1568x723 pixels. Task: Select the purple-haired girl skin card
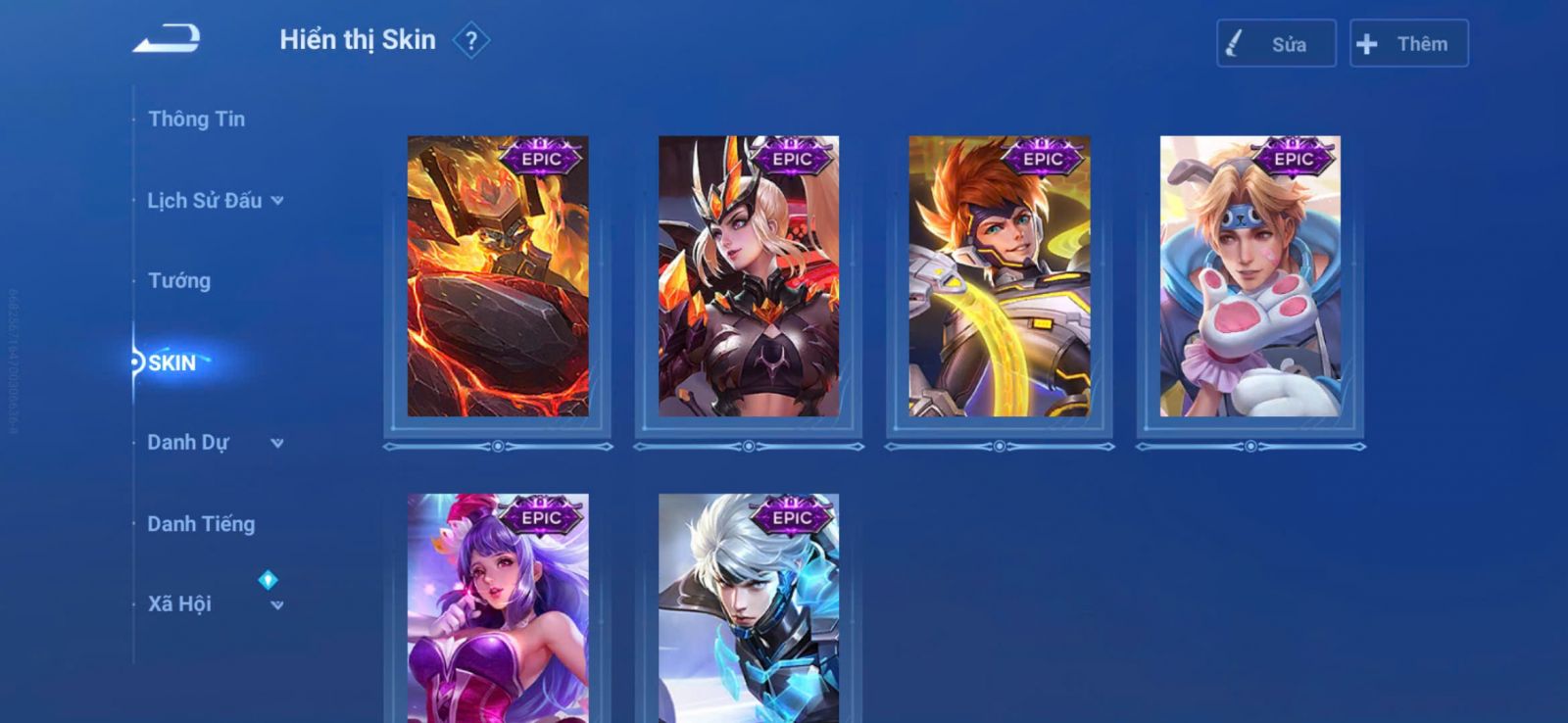[498, 609]
